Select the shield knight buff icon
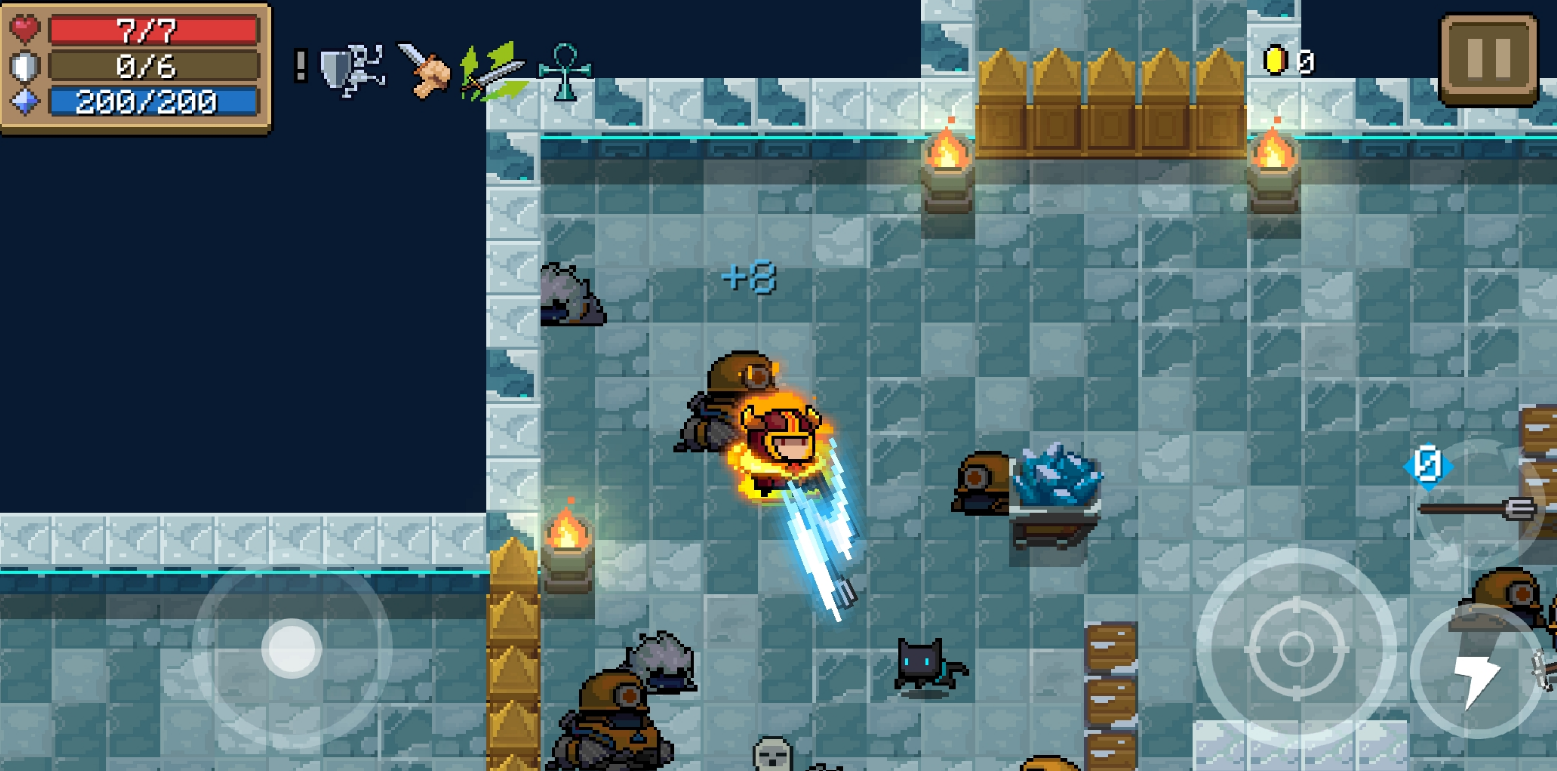1557x771 pixels. point(351,70)
